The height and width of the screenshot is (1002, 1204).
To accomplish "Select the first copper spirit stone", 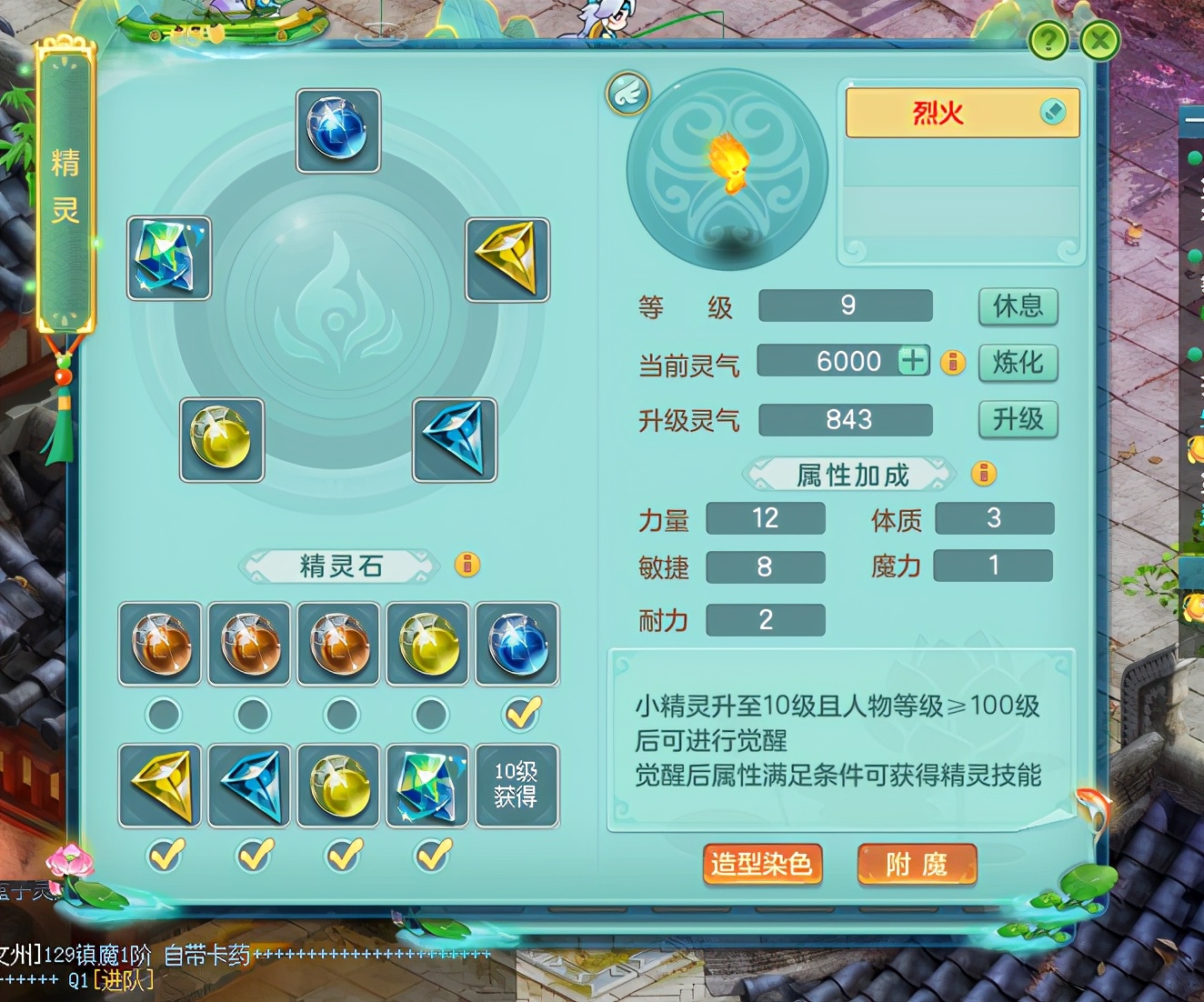I will pyautogui.click(x=160, y=645).
